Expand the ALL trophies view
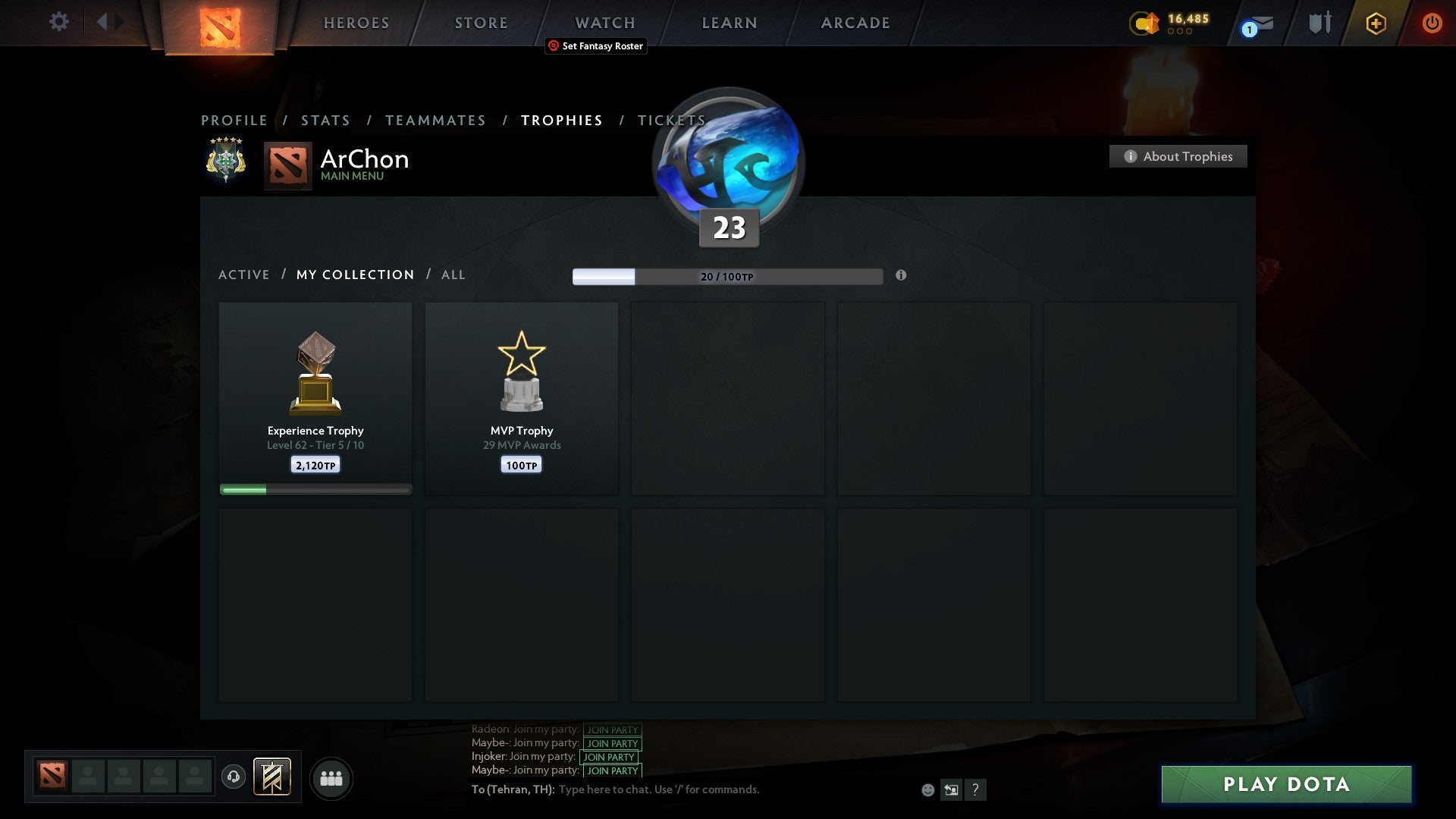Viewport: 1456px width, 819px height. click(x=453, y=275)
